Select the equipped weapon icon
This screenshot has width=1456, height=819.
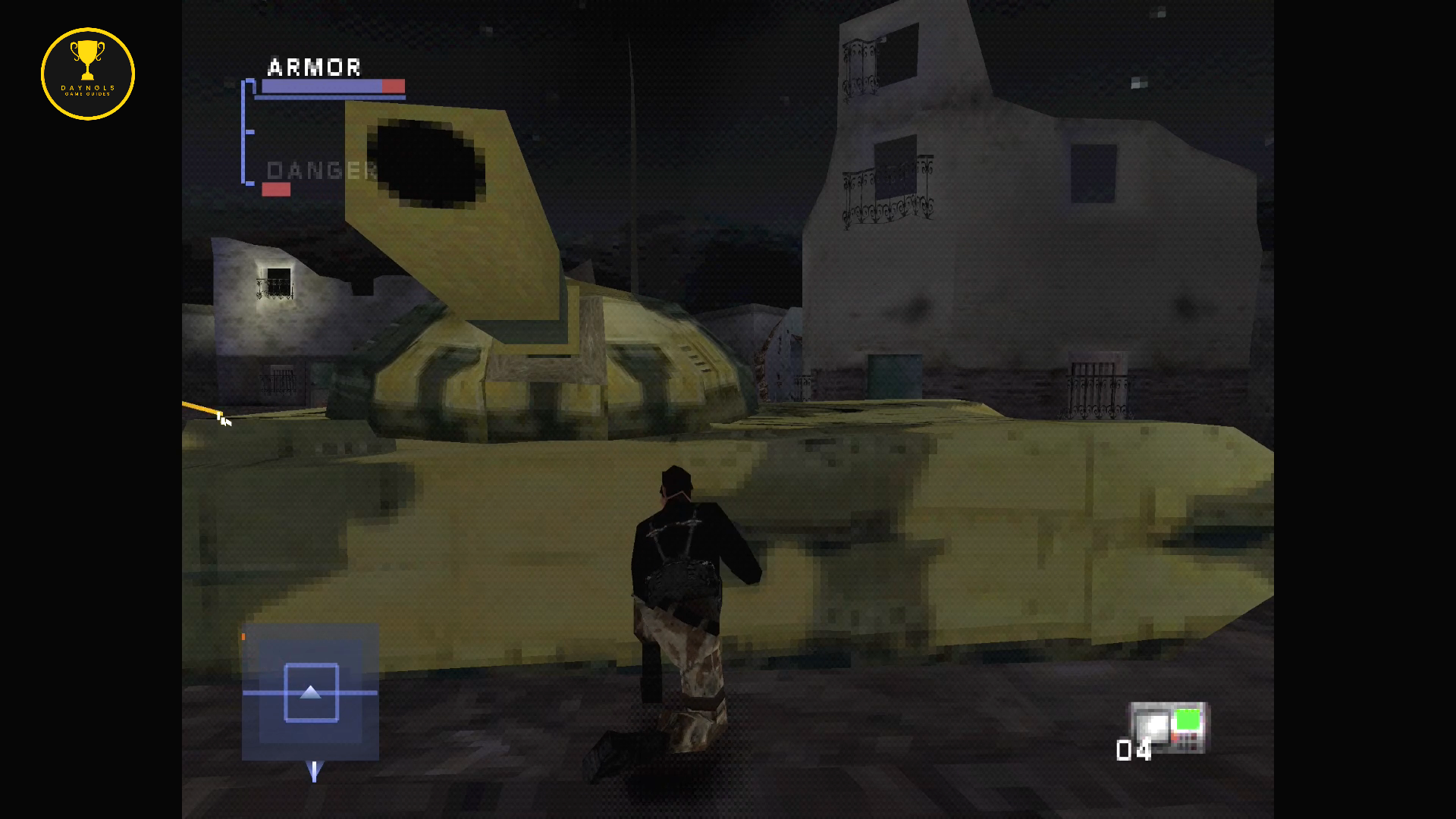click(x=1169, y=727)
